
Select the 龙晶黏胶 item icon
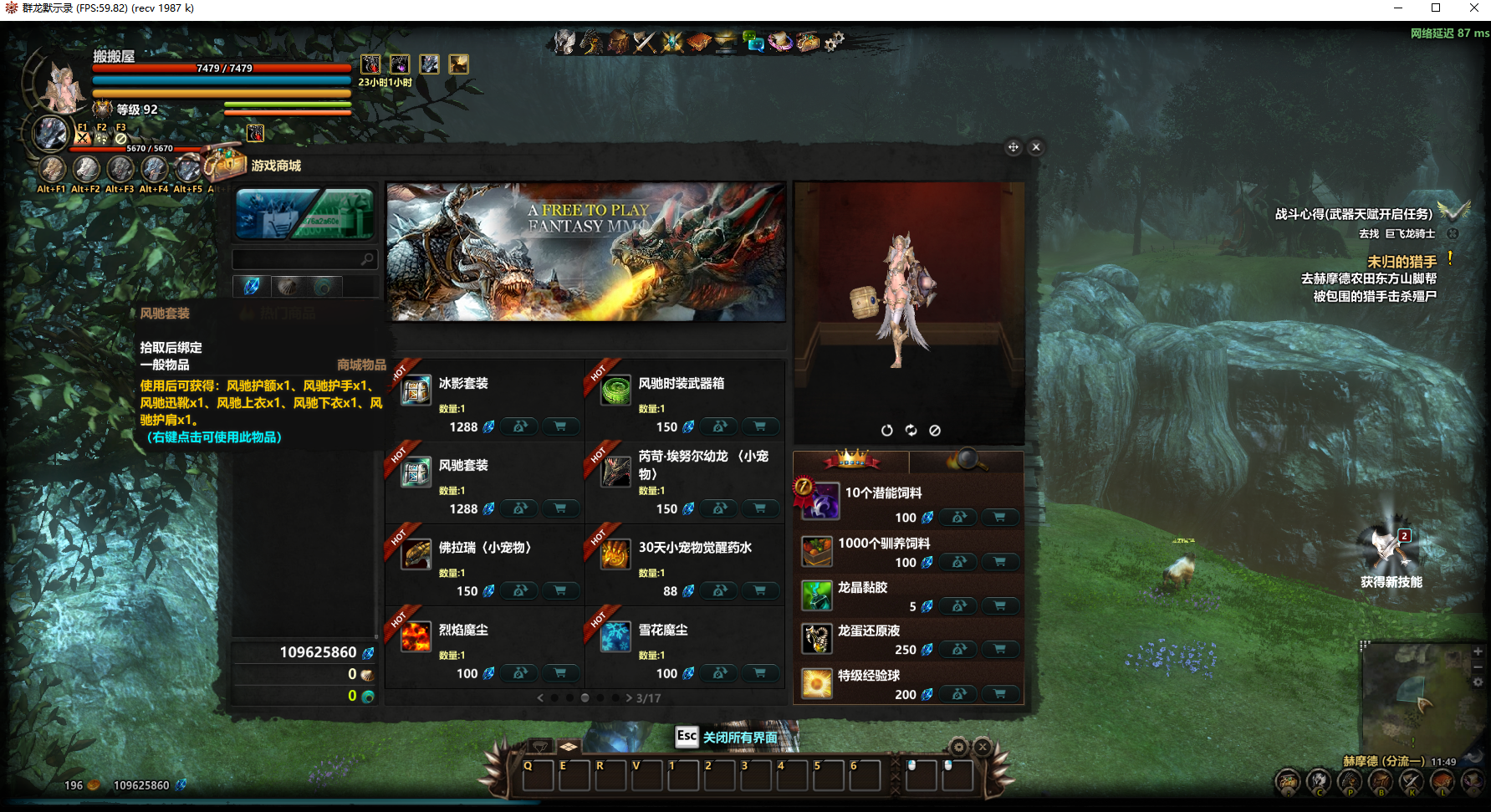coord(816,595)
